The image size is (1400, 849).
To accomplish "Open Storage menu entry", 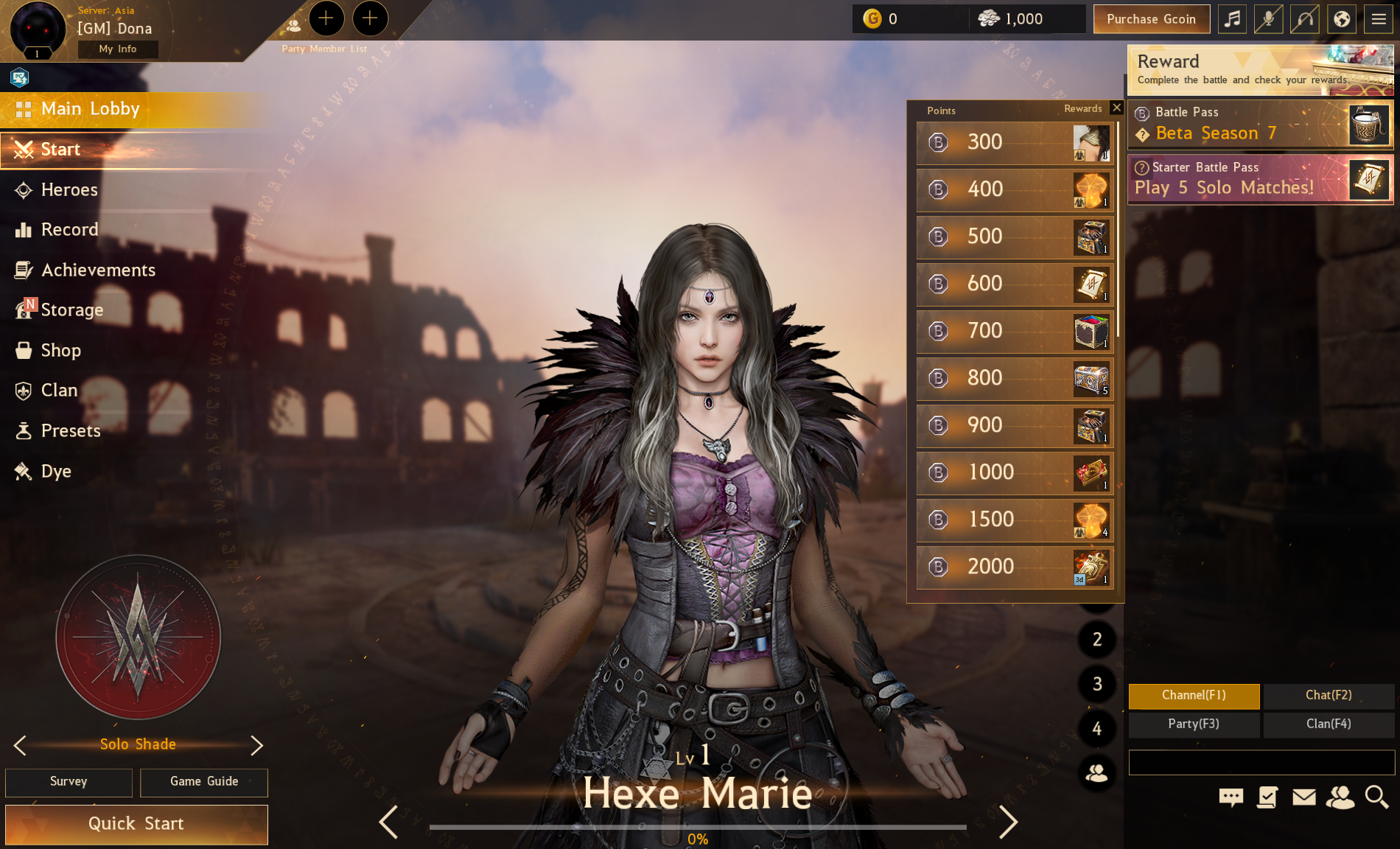I will (71, 310).
